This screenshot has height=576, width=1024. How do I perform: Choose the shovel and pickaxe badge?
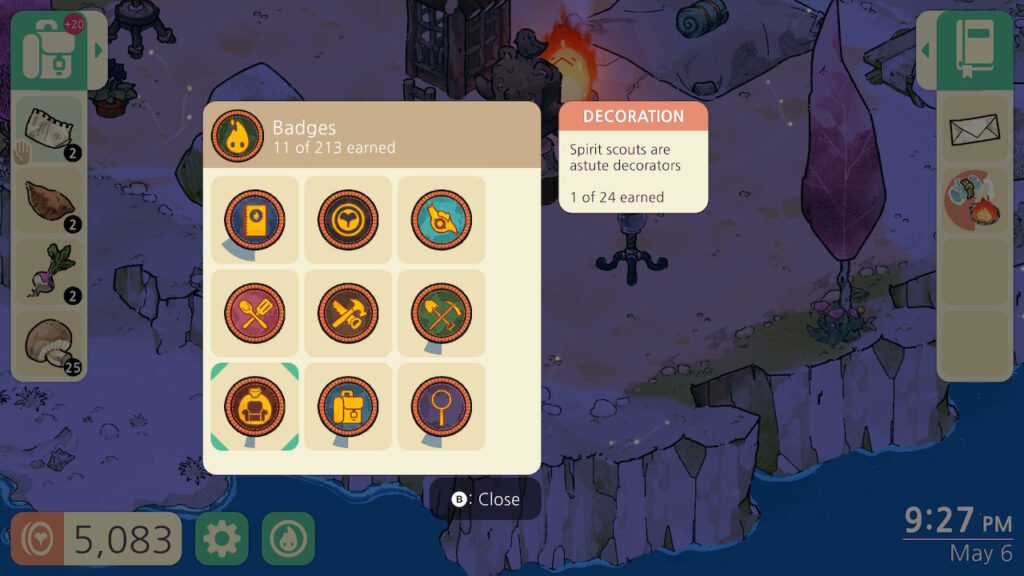(x=441, y=313)
